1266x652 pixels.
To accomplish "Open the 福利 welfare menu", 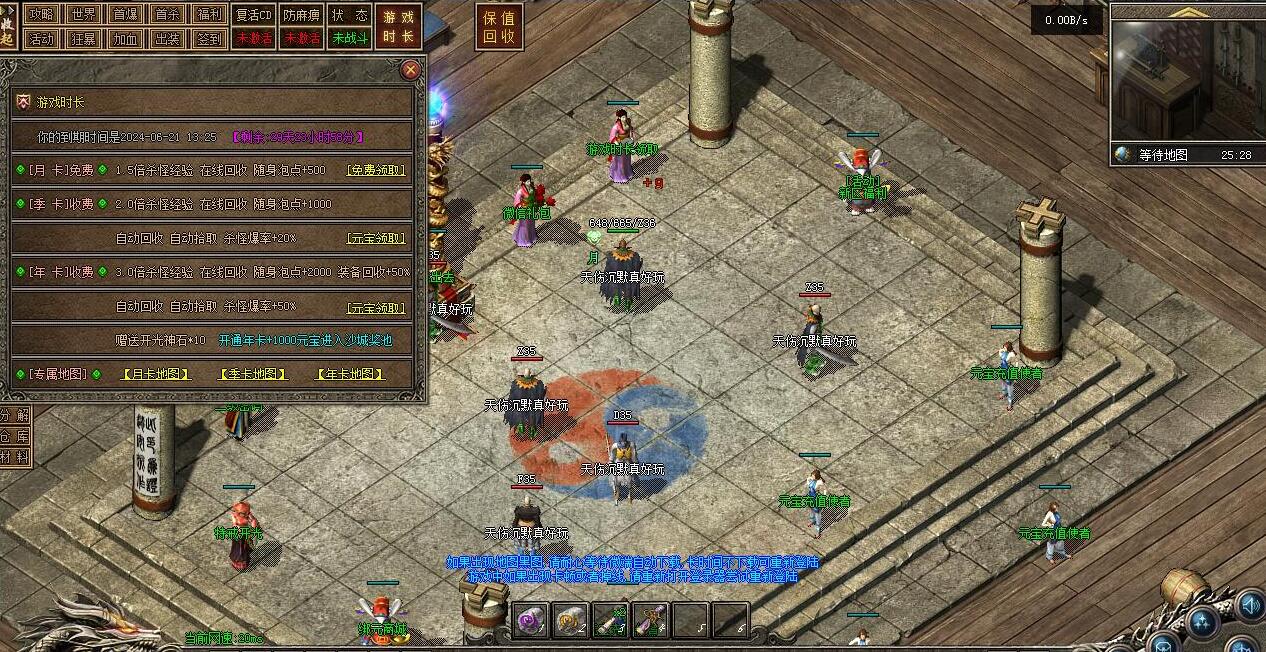I will [210, 14].
